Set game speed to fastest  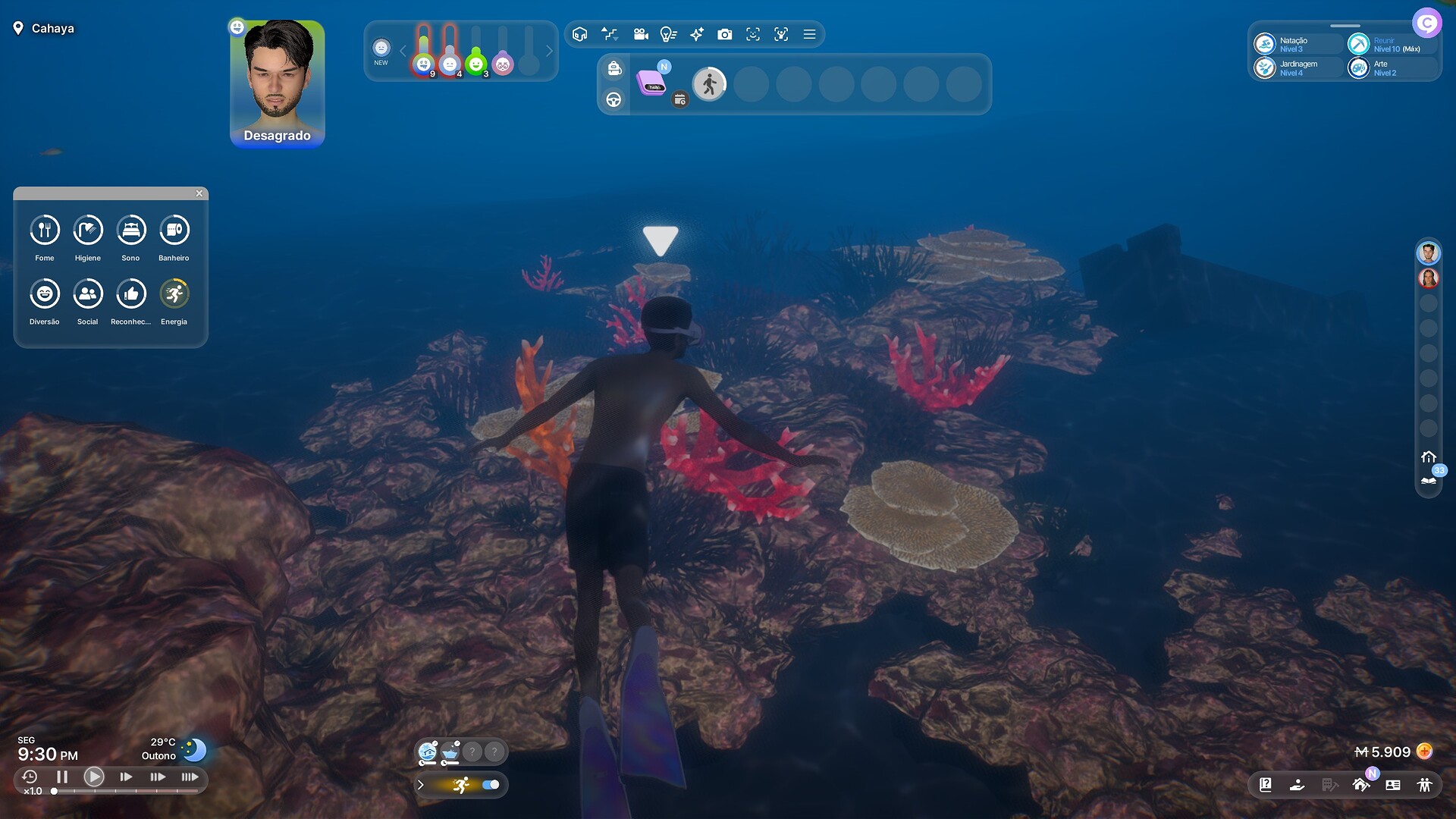coord(190,777)
